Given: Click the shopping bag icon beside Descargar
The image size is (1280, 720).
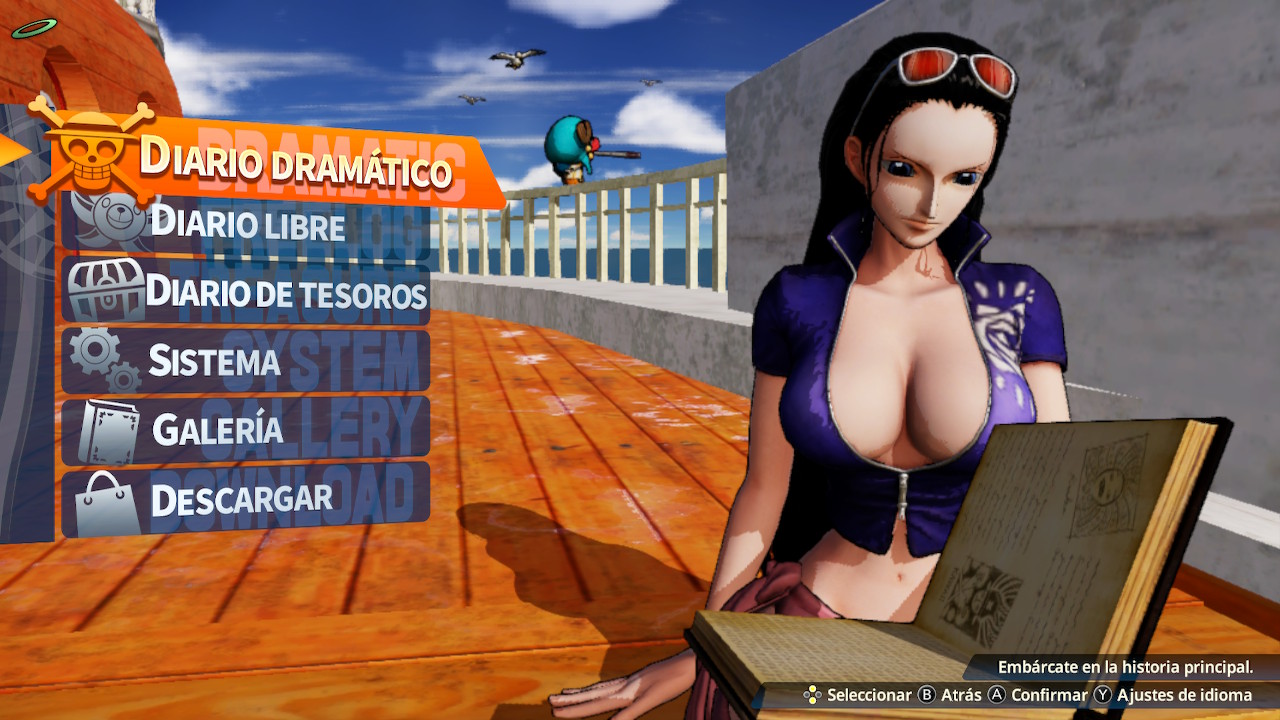Looking at the screenshot, I should coord(100,494).
